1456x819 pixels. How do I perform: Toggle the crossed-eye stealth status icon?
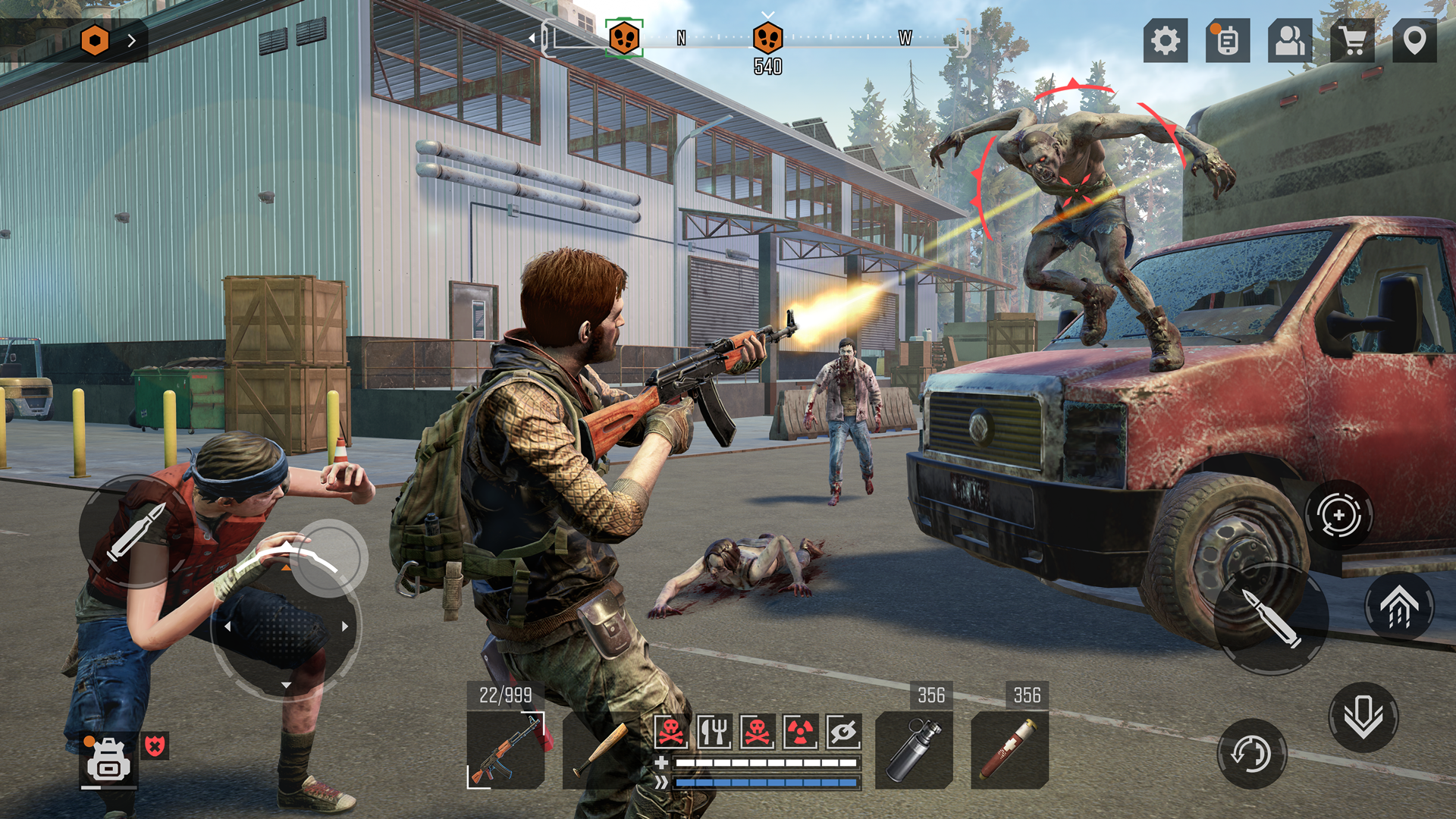click(842, 732)
